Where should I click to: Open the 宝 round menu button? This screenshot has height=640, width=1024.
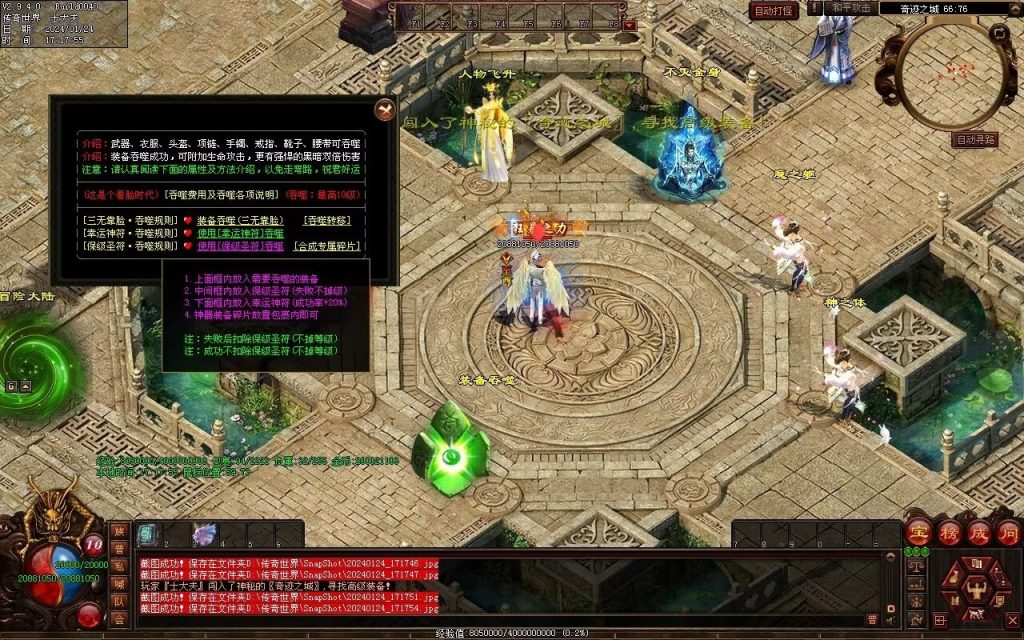click(x=918, y=533)
